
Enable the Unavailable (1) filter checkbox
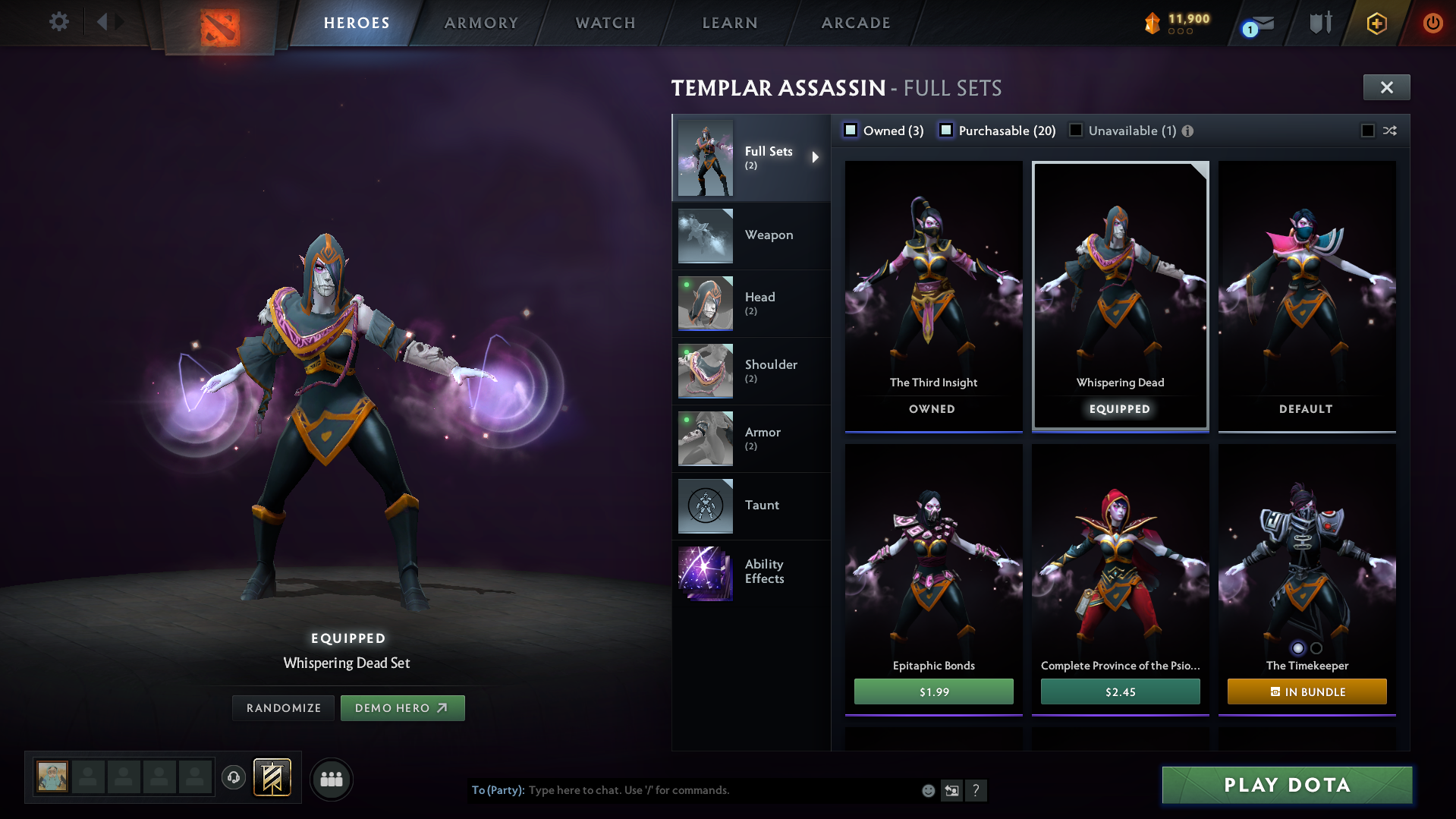[1076, 130]
